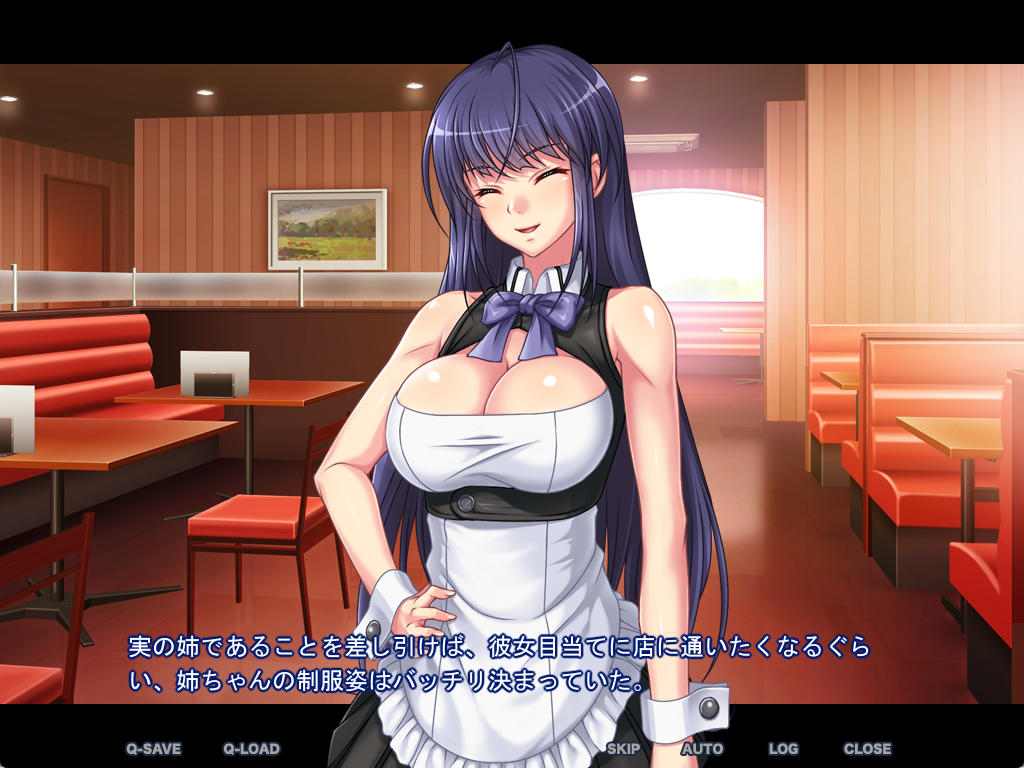Load the quick save with Q-LOAD

(251, 748)
